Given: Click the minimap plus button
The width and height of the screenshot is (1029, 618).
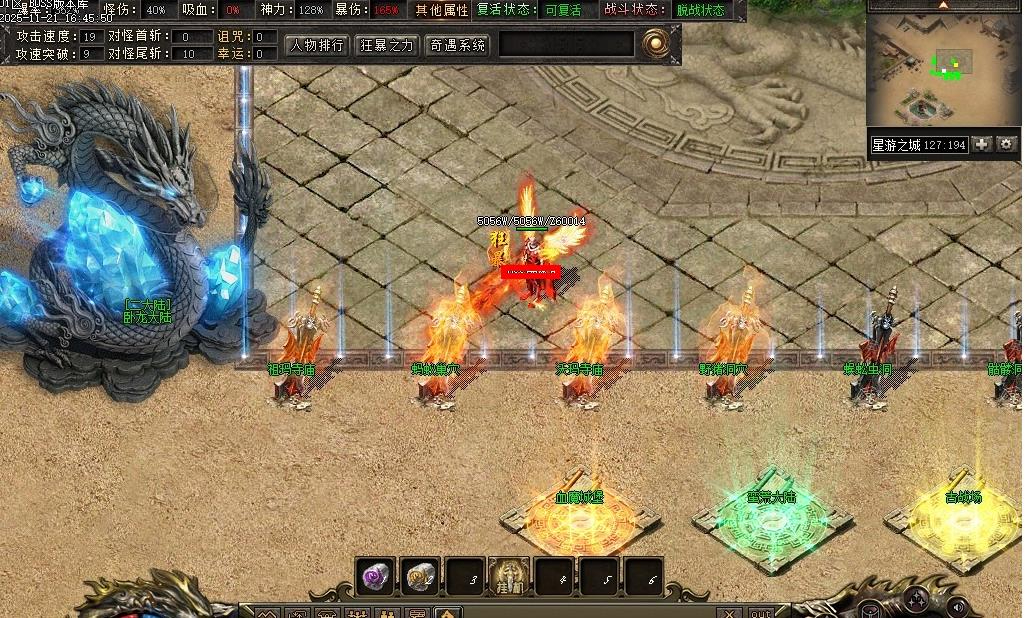Looking at the screenshot, I should (982, 145).
